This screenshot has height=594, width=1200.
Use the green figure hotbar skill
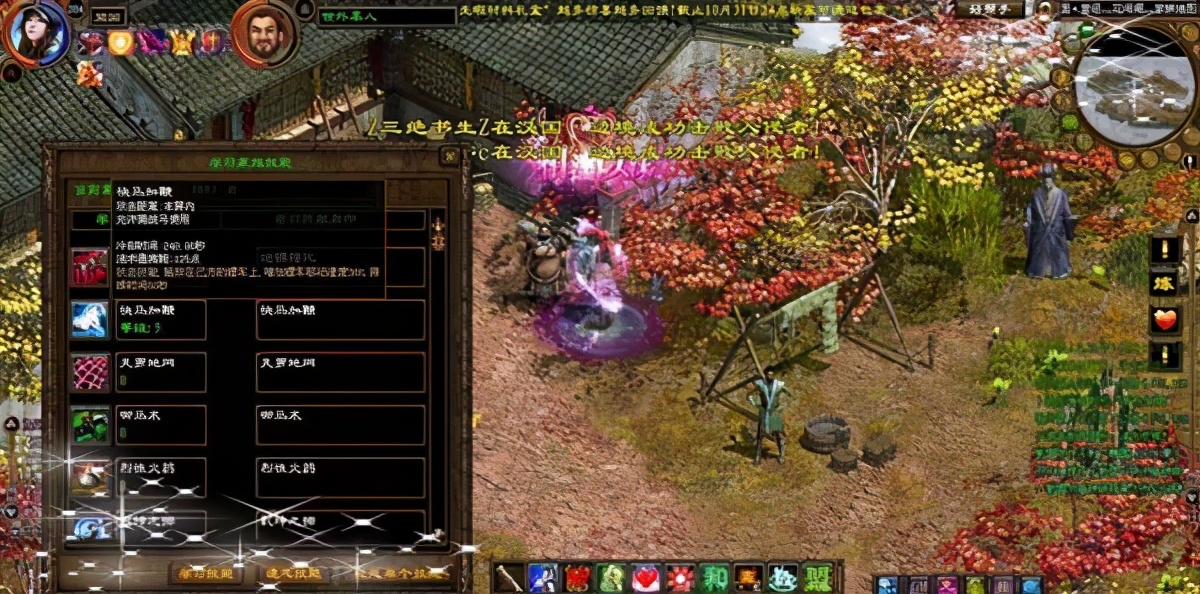coord(611,578)
